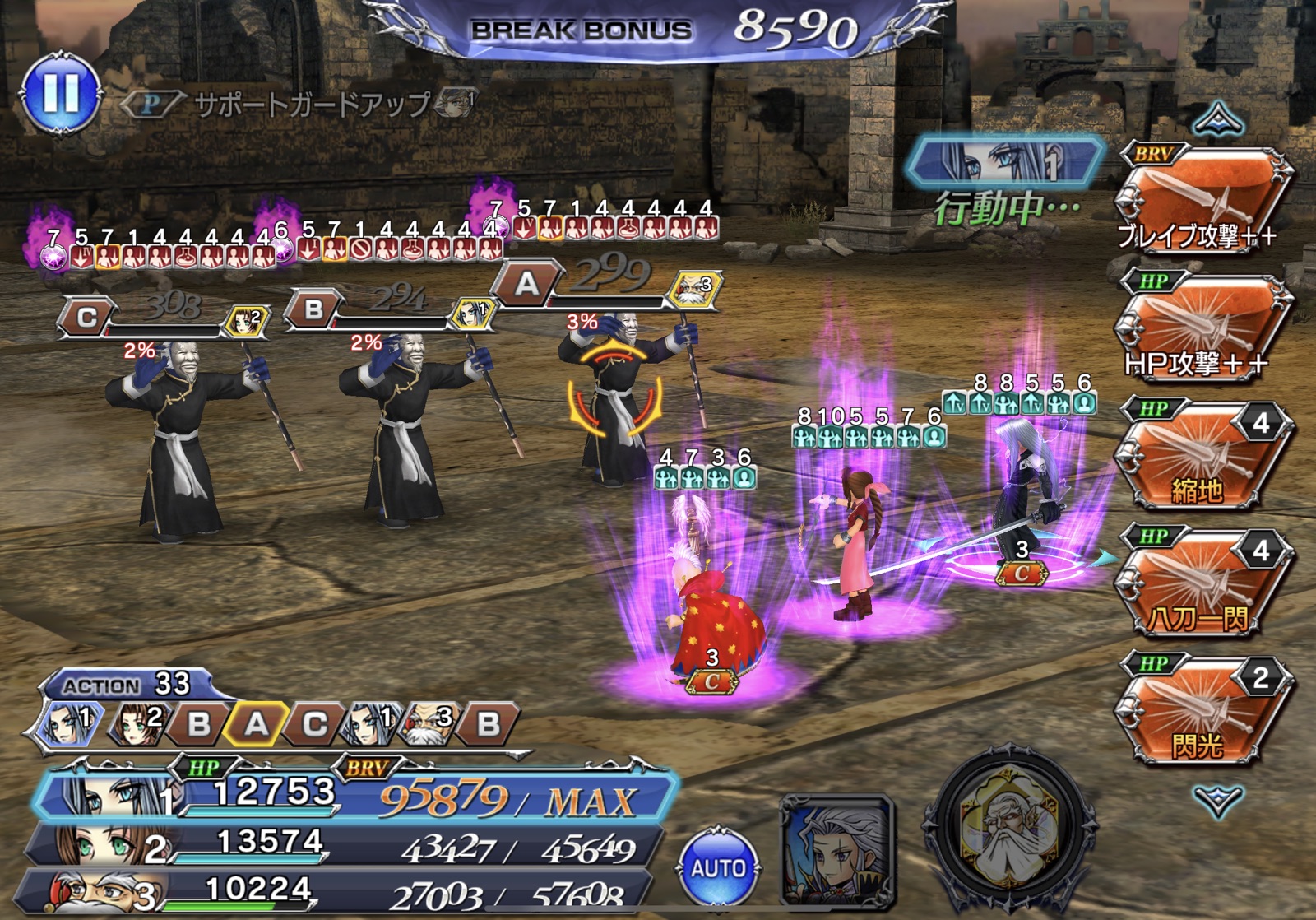Target enemy A's nameplate
The image size is (1316, 920).
point(526,286)
